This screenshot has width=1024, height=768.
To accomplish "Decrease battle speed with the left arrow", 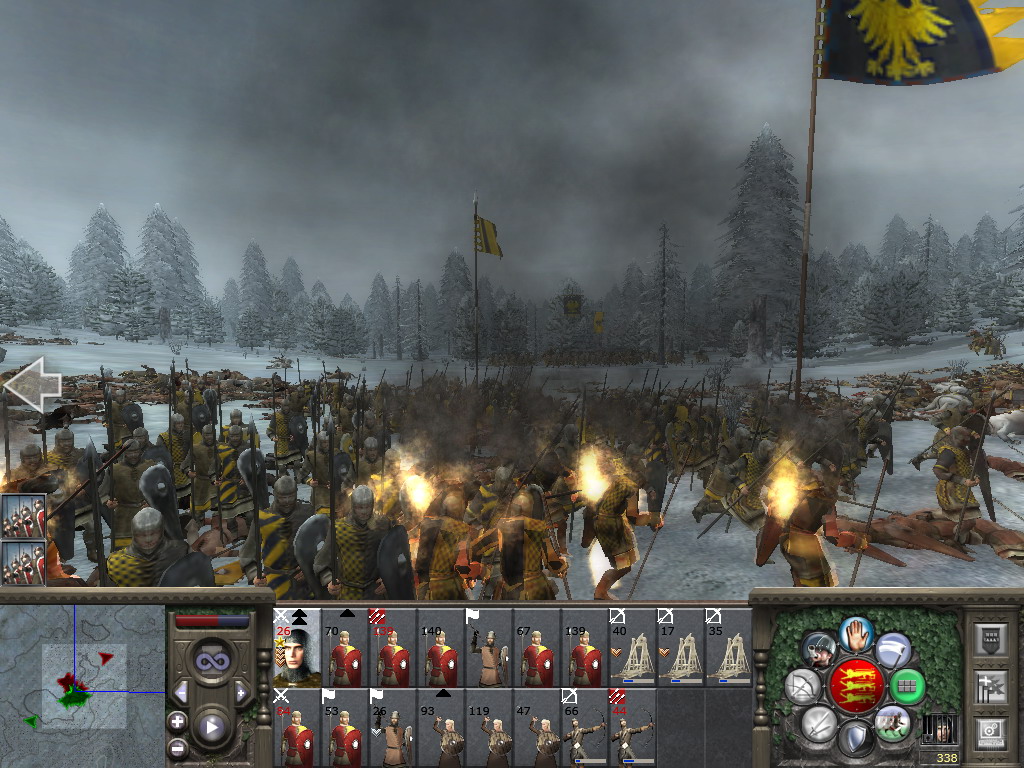I will tap(182, 692).
